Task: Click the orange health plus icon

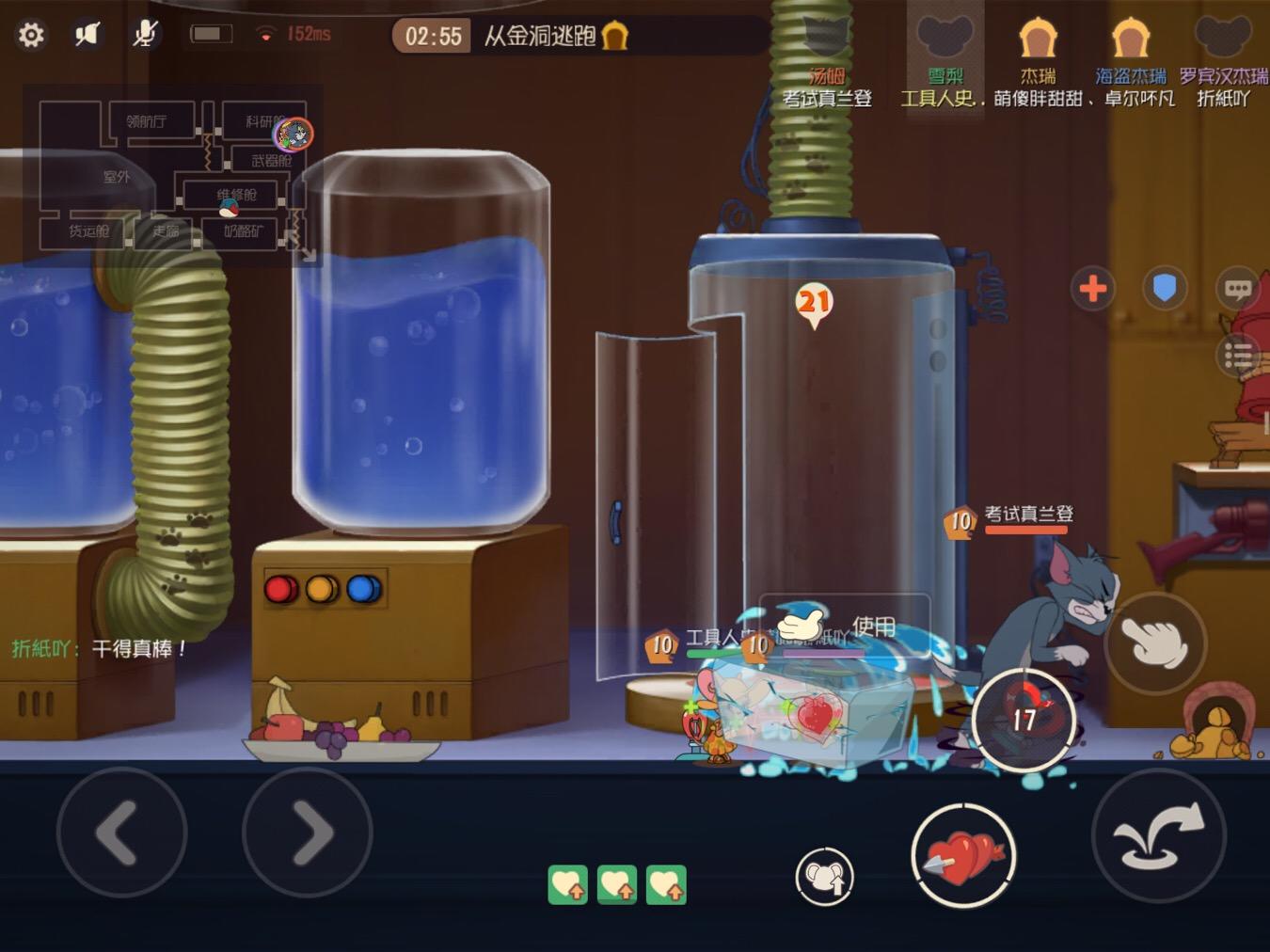Action: (x=1093, y=290)
